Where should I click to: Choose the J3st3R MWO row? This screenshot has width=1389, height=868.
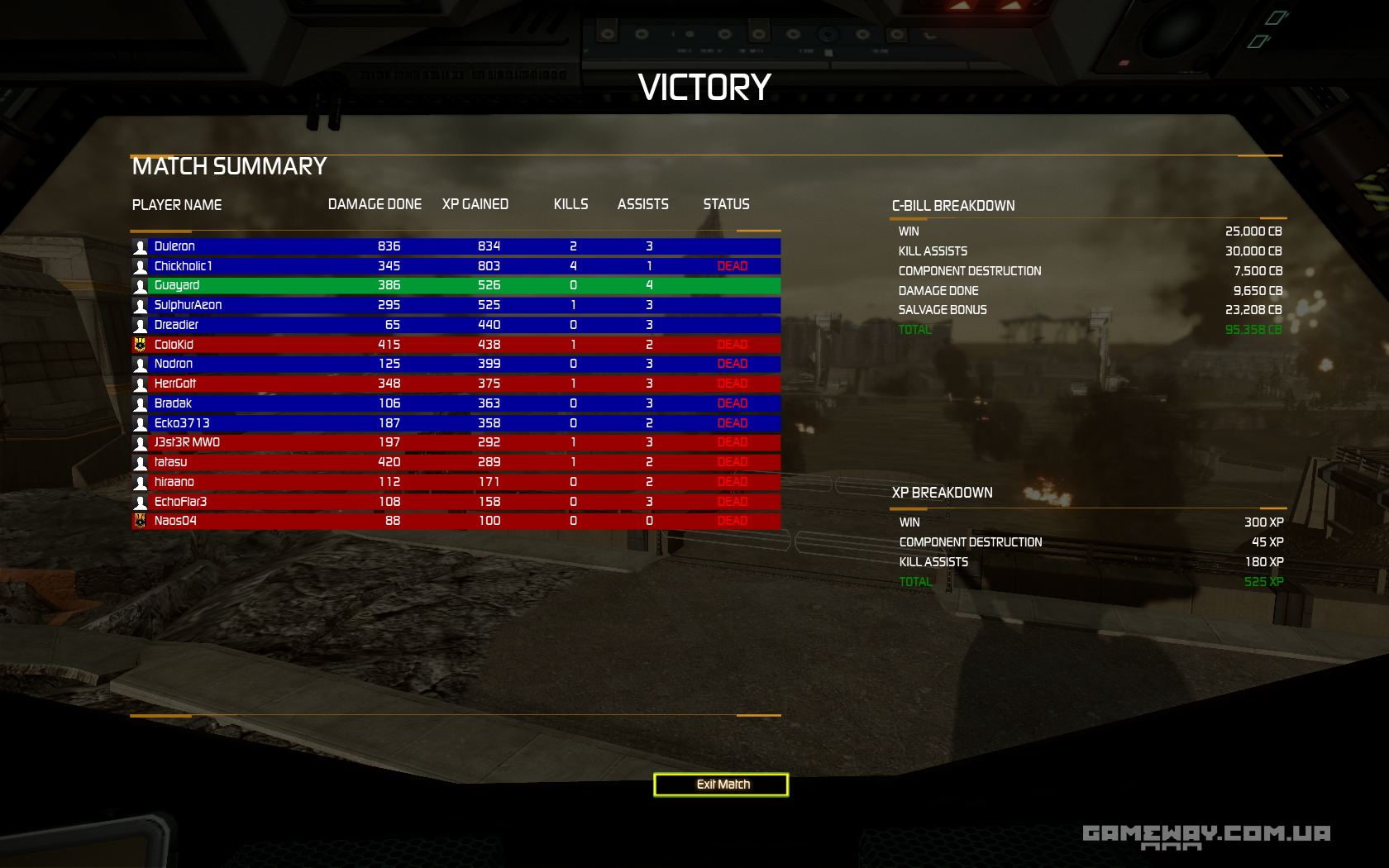click(x=455, y=442)
